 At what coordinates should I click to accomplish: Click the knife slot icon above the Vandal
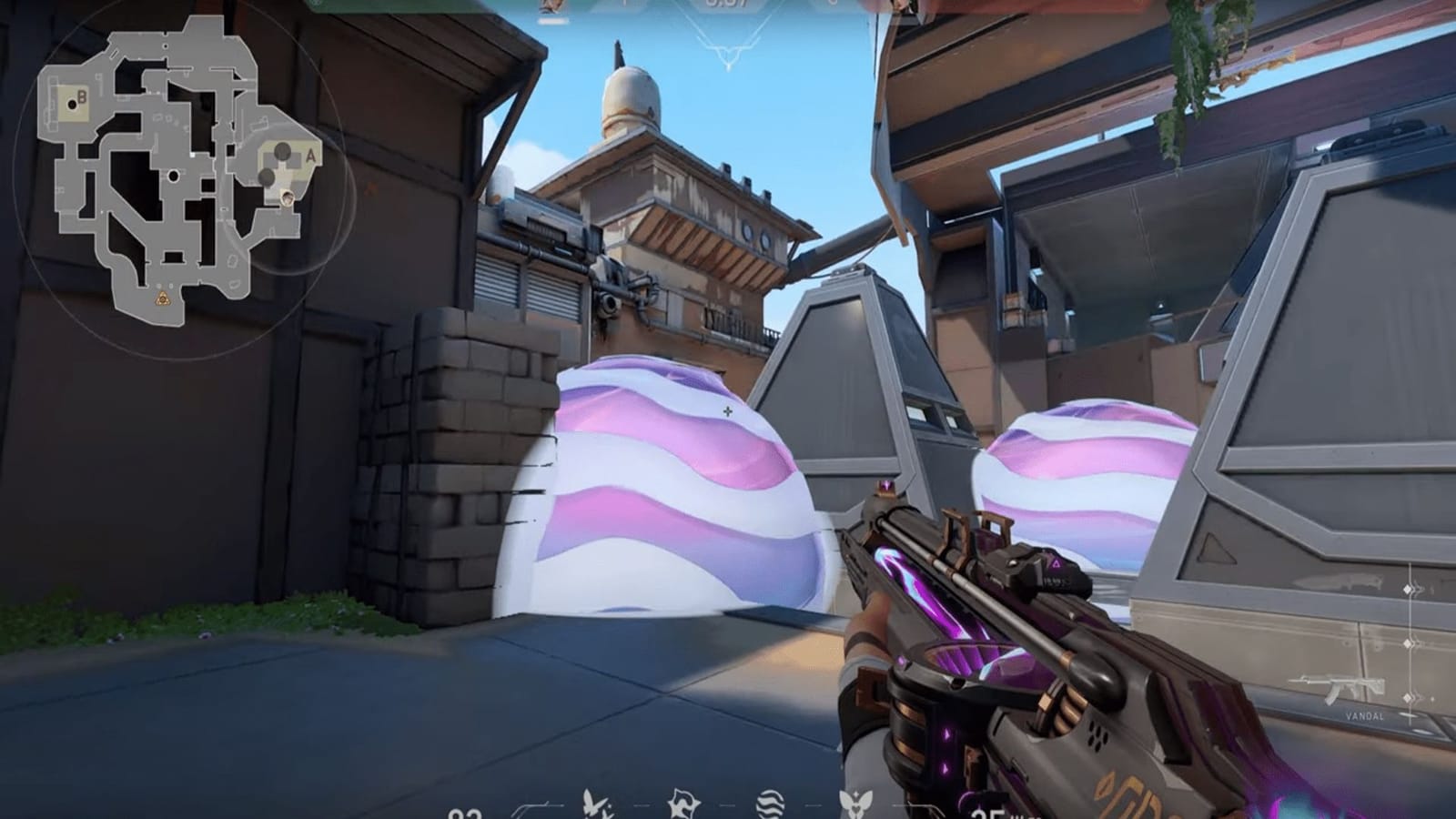[x=1338, y=582]
